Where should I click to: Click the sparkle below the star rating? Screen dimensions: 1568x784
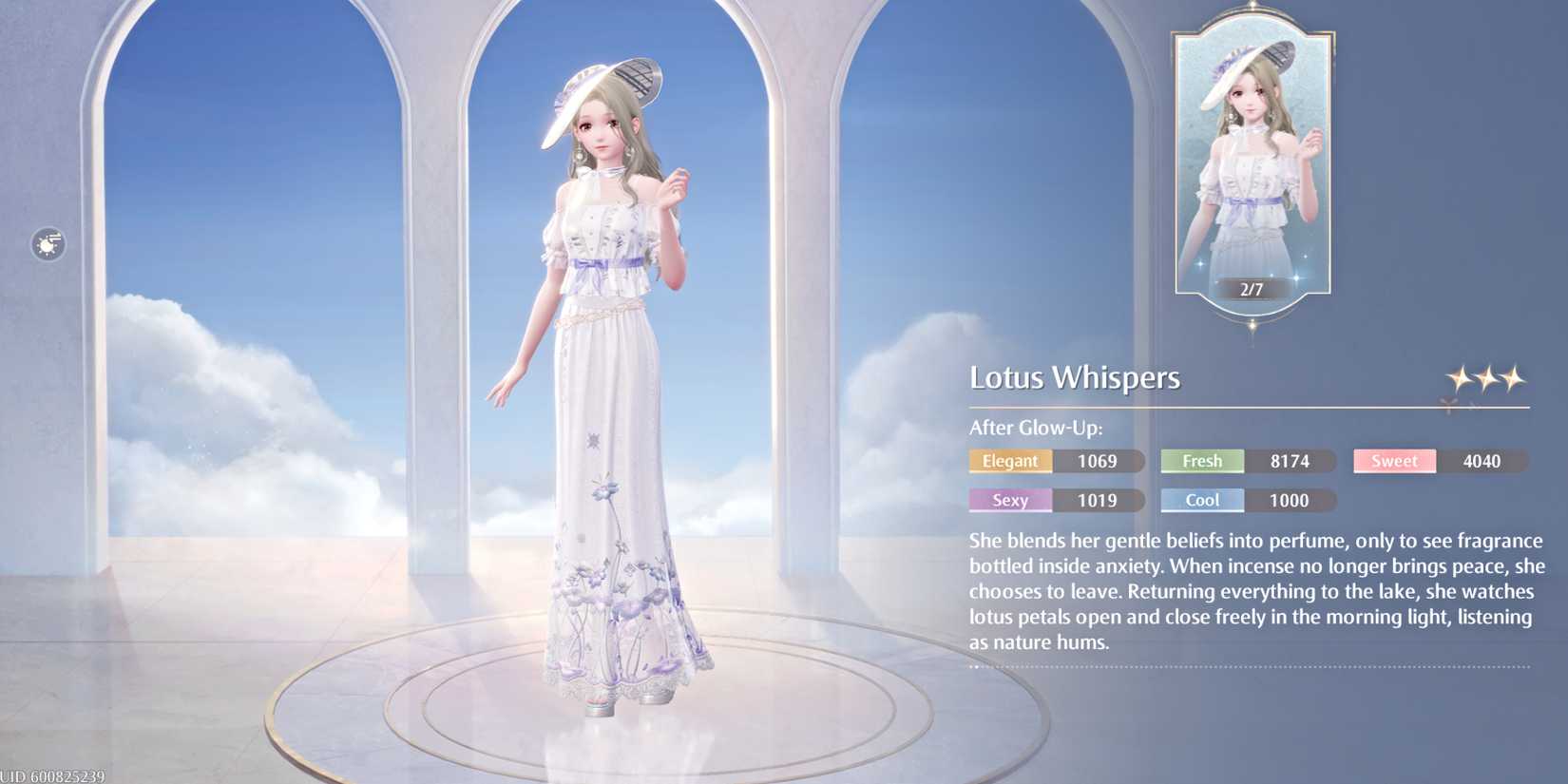1446,407
